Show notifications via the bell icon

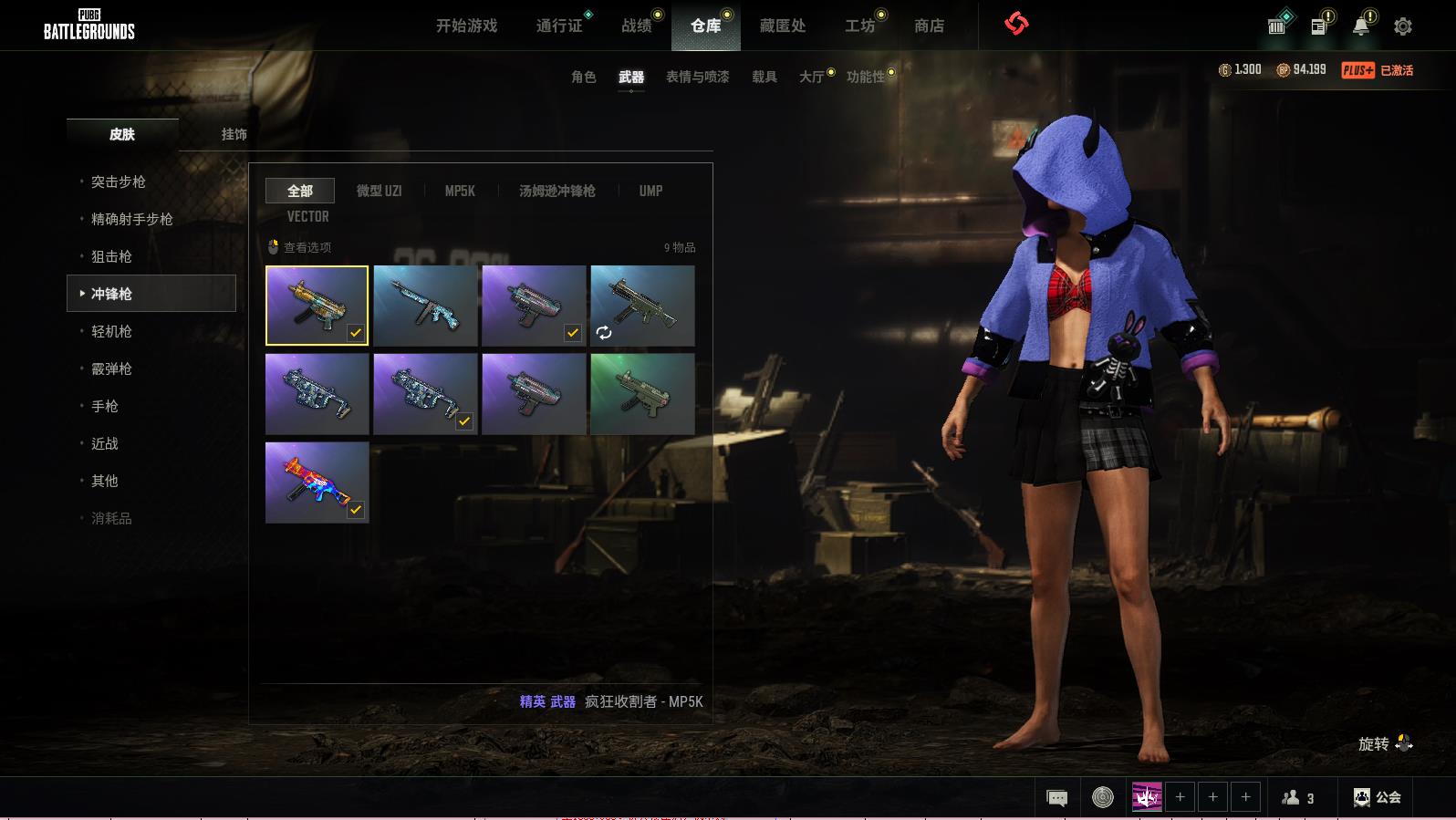[x=1360, y=26]
